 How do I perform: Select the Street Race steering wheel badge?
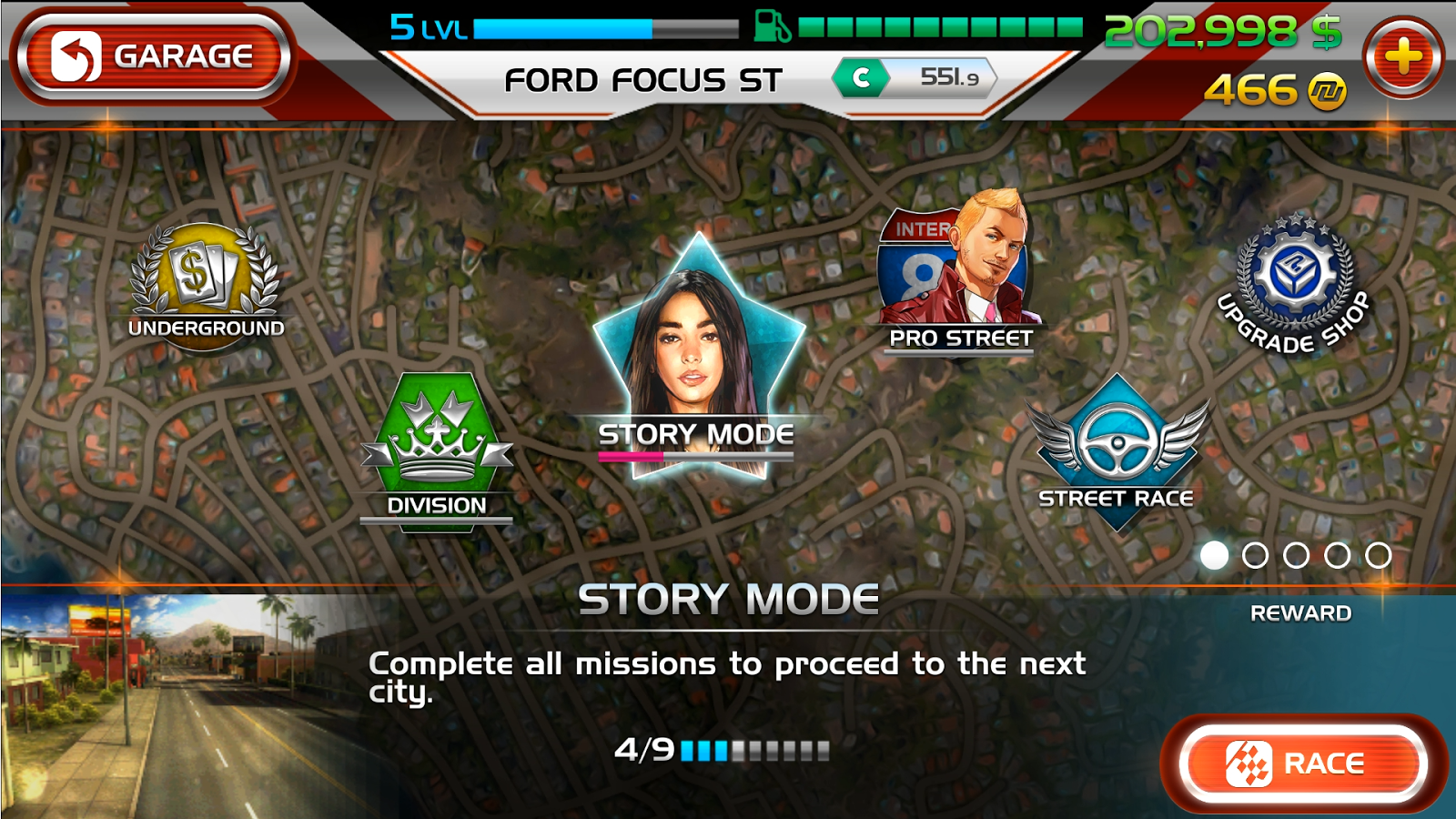pos(1117,448)
